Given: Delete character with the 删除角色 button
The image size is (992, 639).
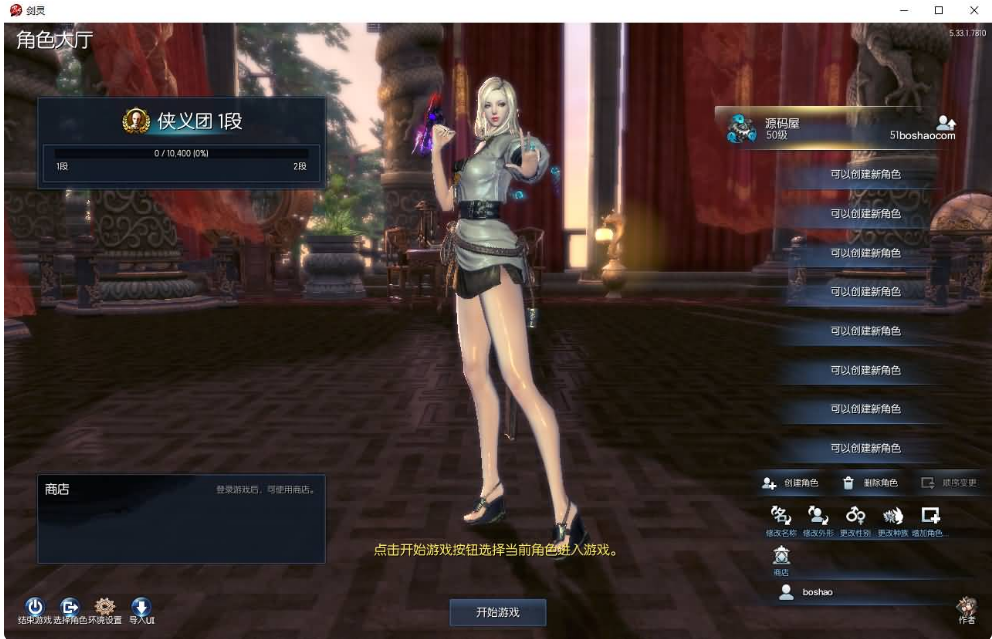Looking at the screenshot, I should point(869,483).
